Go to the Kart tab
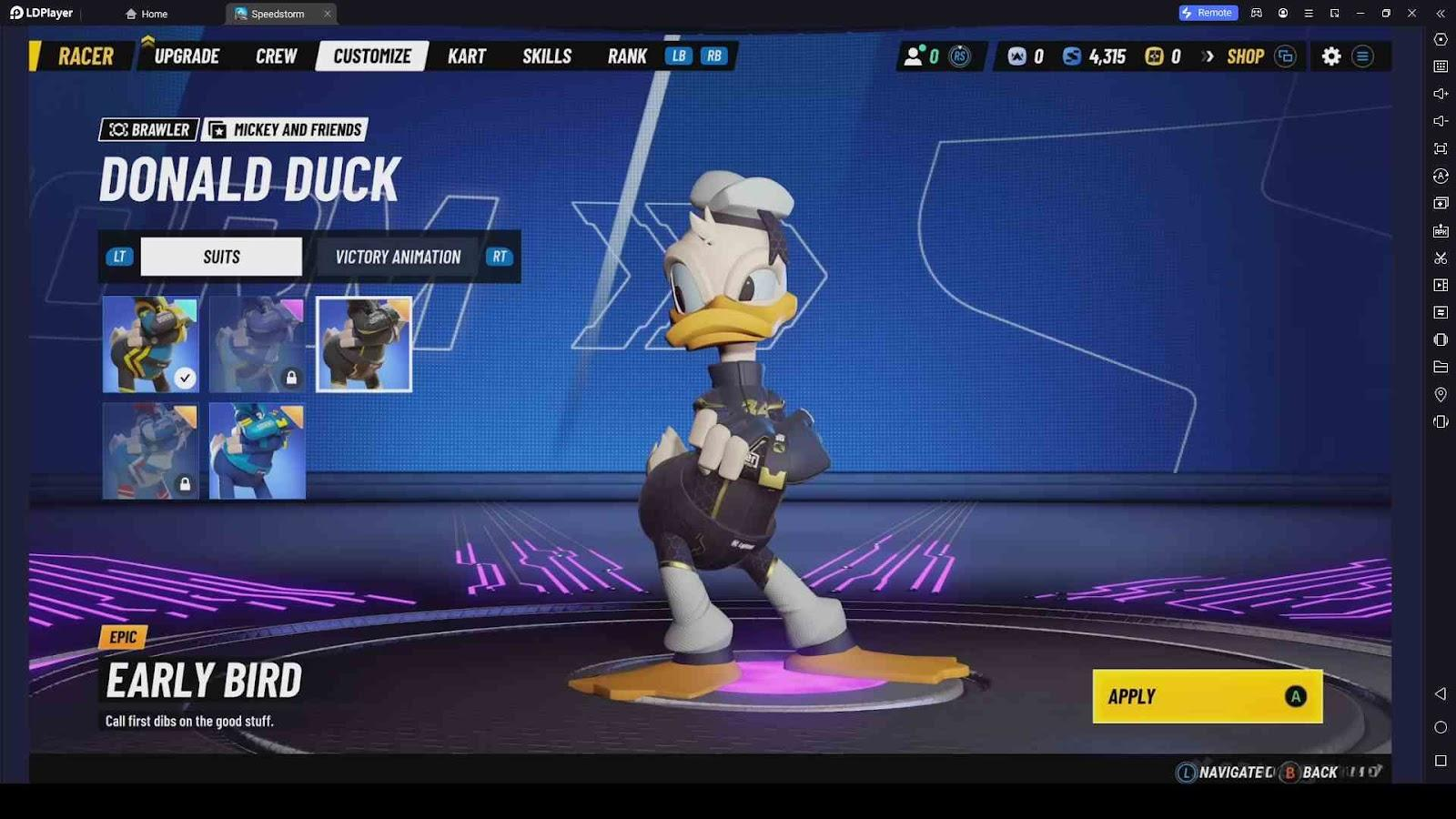Viewport: 1456px width, 819px height. tap(467, 56)
